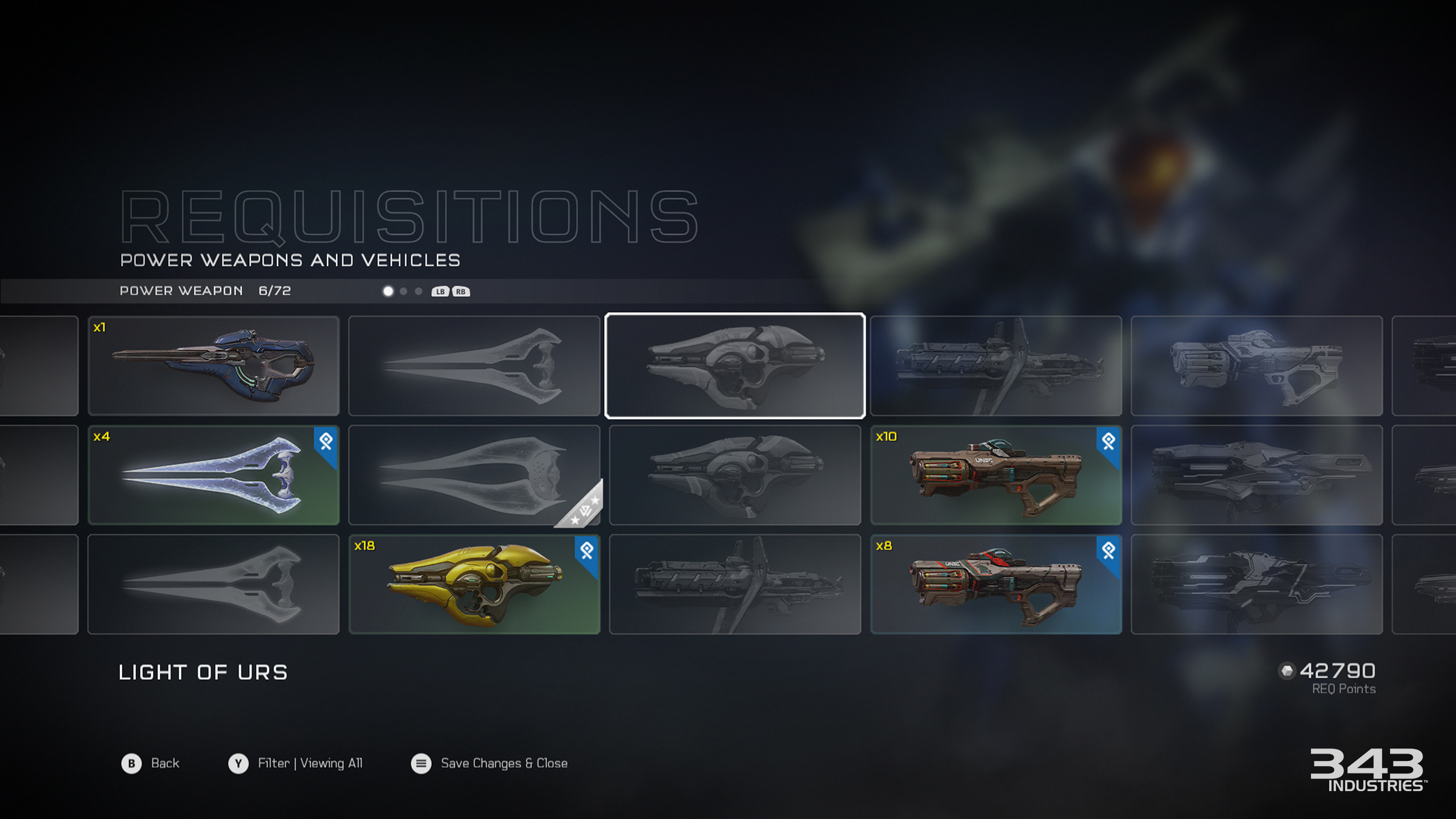The image size is (1456, 819).
Task: Select the locked sword with star badge
Action: 474,475
